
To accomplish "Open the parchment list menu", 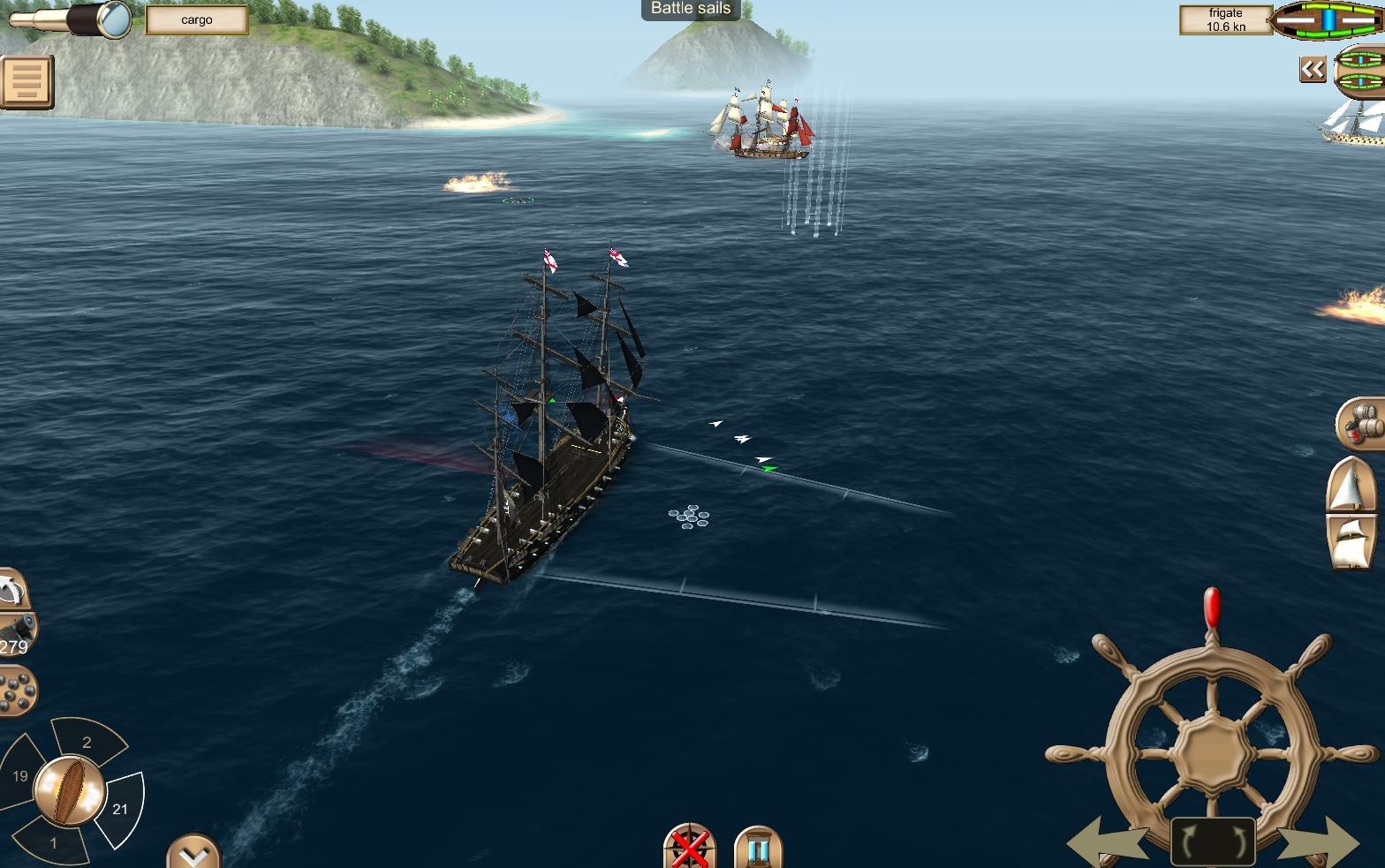I will click(26, 82).
